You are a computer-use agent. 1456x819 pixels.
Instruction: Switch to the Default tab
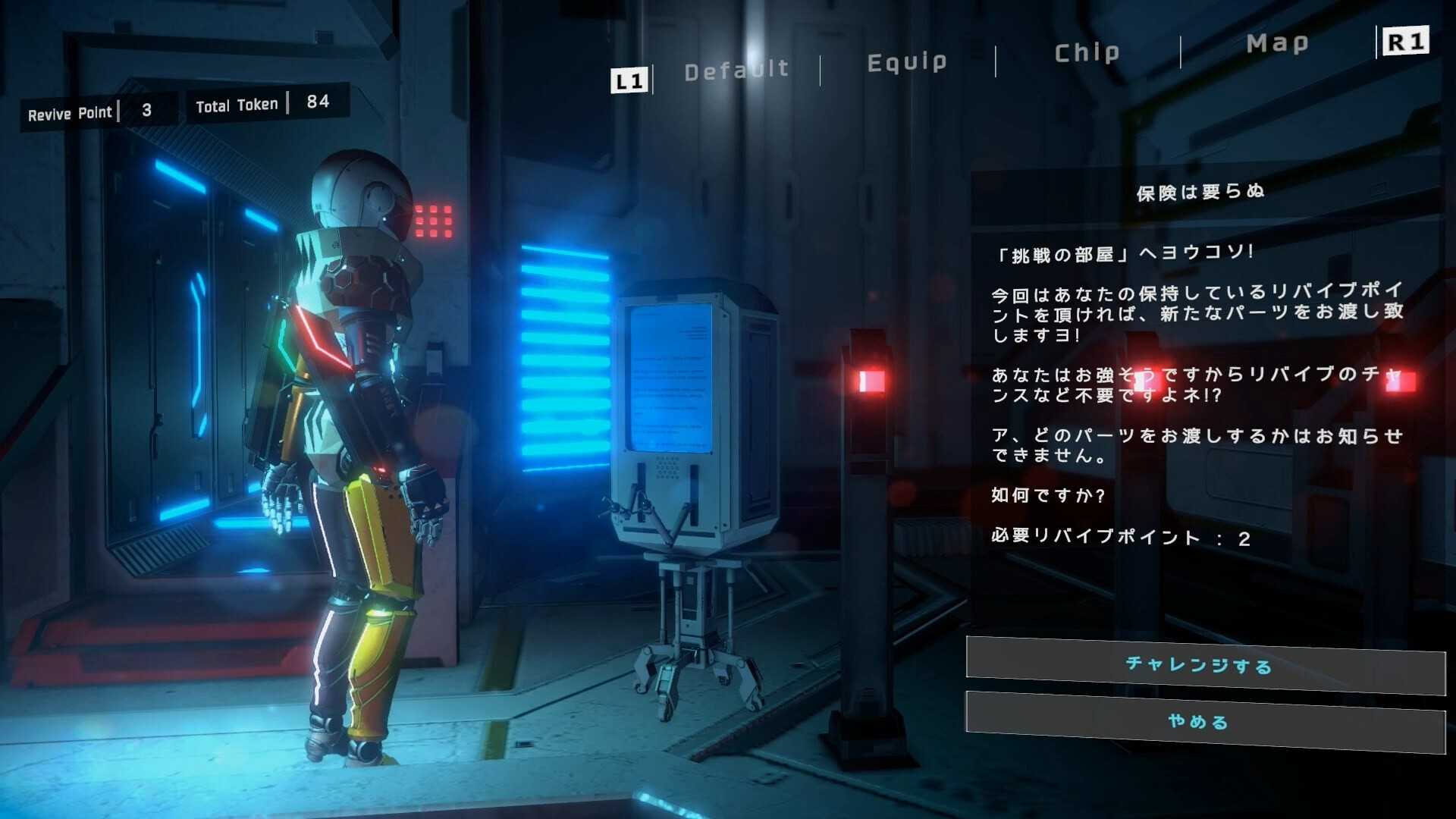click(736, 69)
